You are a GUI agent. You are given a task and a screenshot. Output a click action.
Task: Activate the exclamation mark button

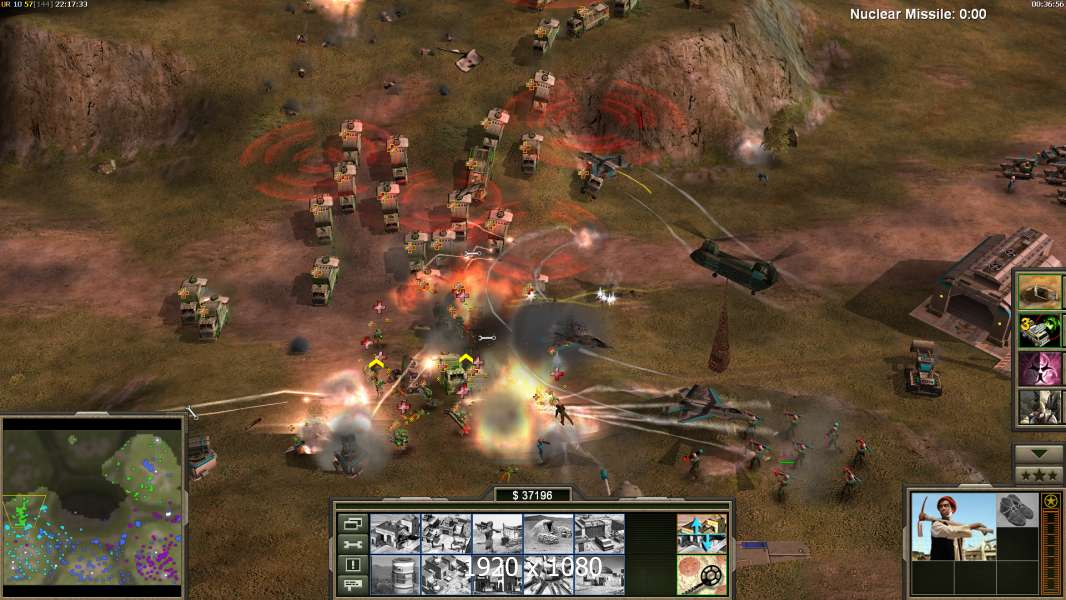point(353,565)
